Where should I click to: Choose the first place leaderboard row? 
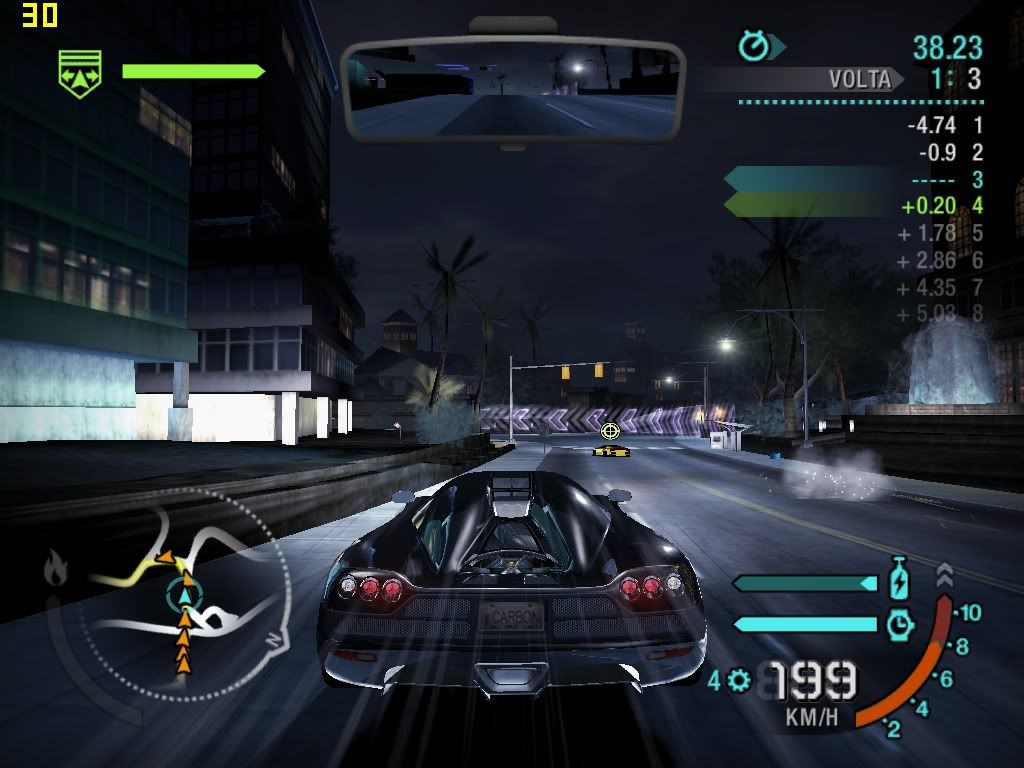point(945,126)
